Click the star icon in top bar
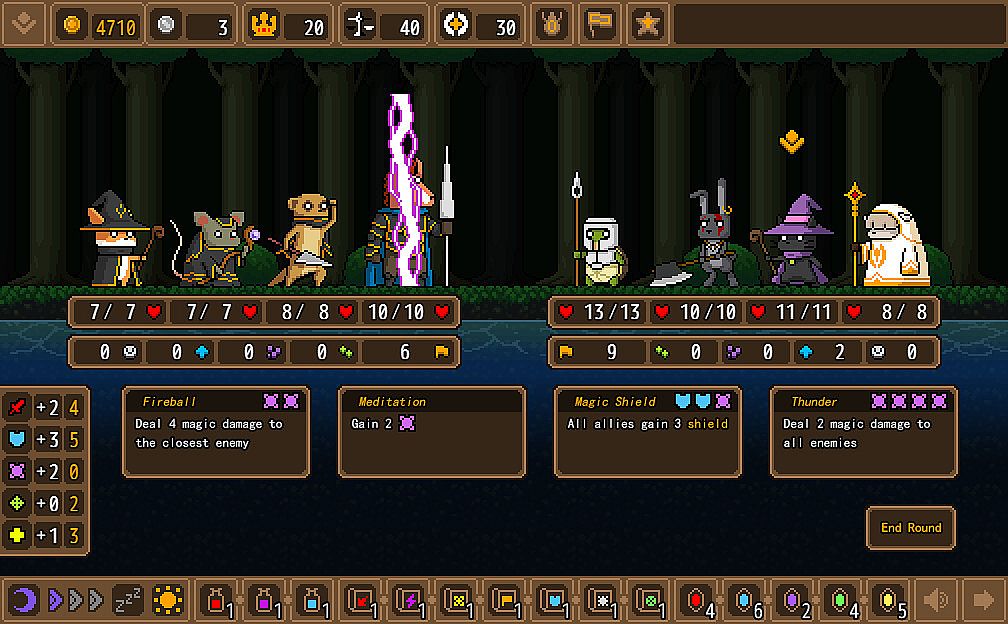Screen dimensions: 1008x624 coord(647,25)
